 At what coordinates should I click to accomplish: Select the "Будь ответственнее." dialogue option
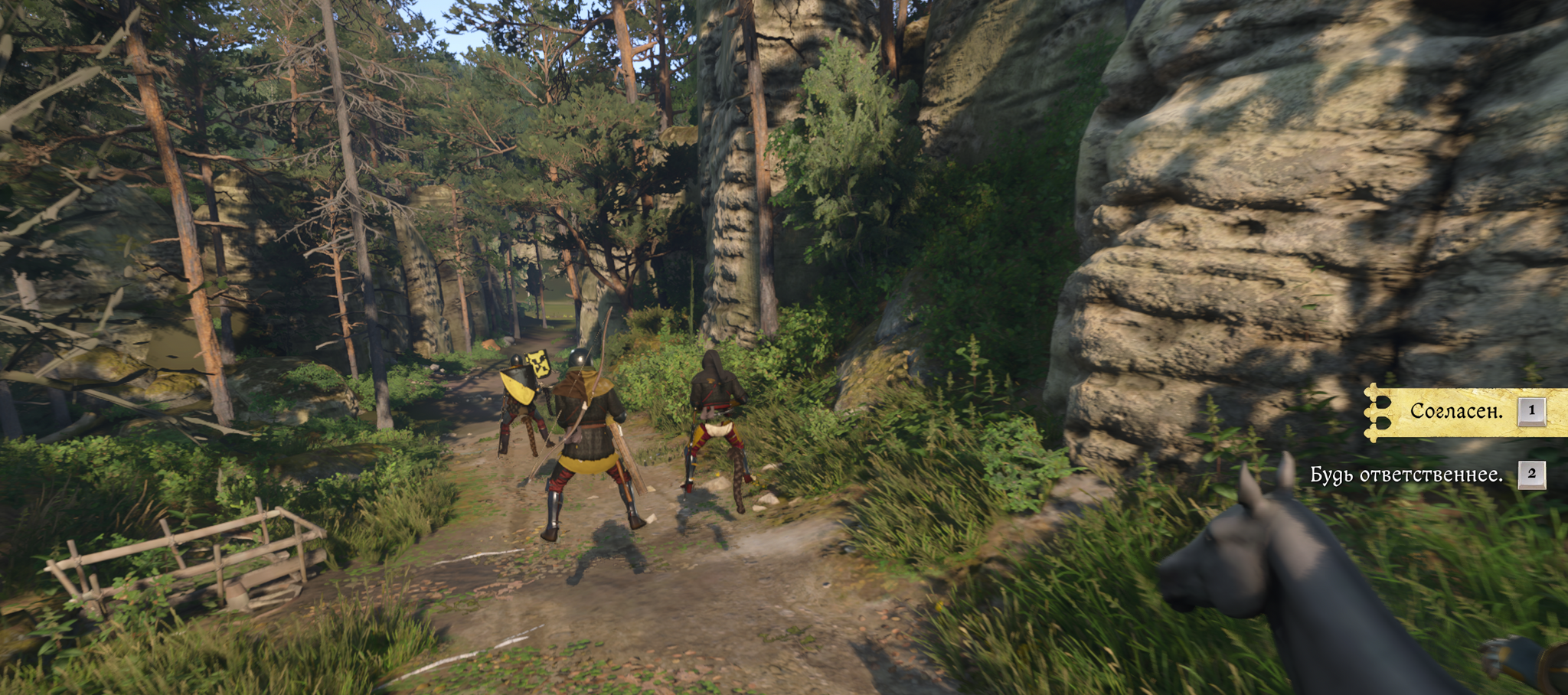point(1406,475)
